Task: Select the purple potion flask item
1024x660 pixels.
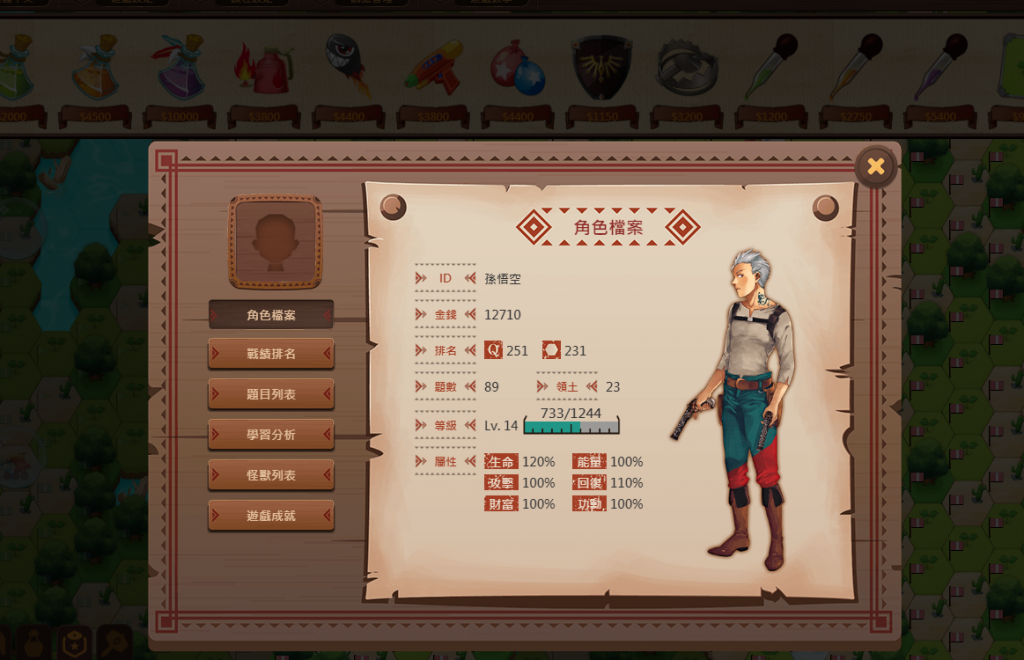Action: [180, 68]
